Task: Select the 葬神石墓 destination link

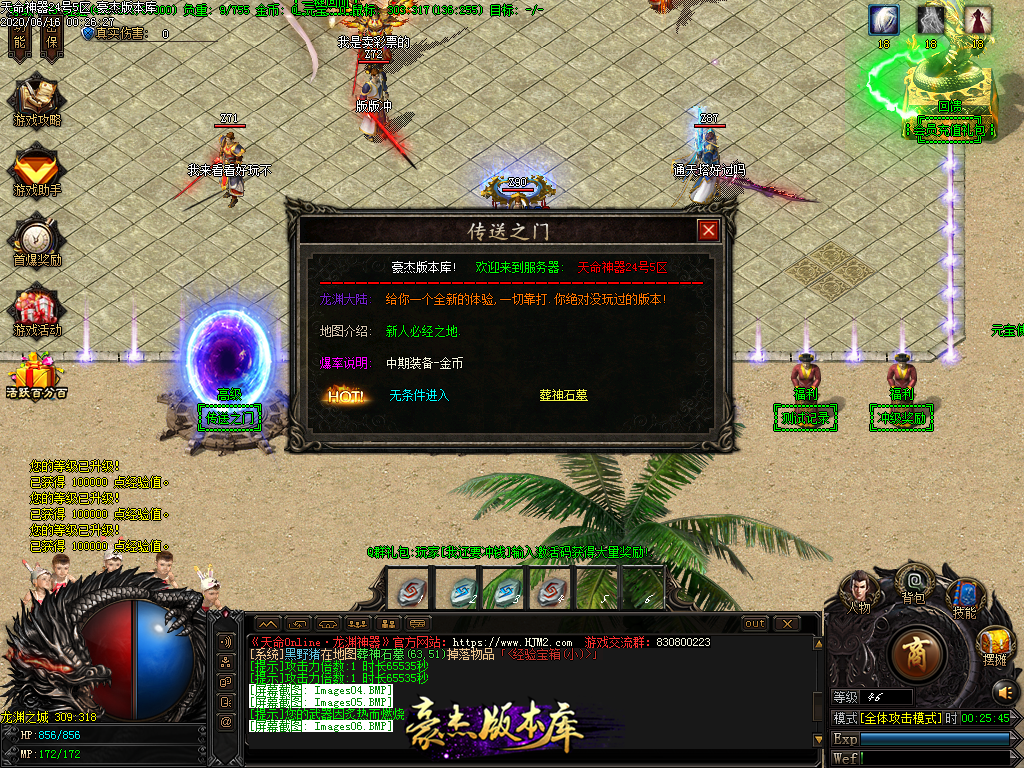Action: (x=563, y=395)
